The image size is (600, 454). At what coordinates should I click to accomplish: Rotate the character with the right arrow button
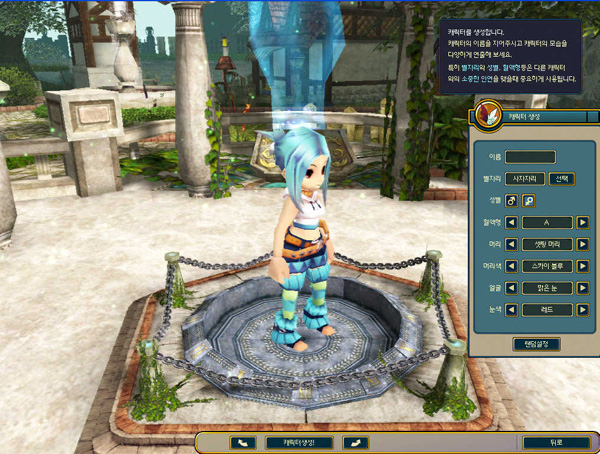tap(354, 441)
